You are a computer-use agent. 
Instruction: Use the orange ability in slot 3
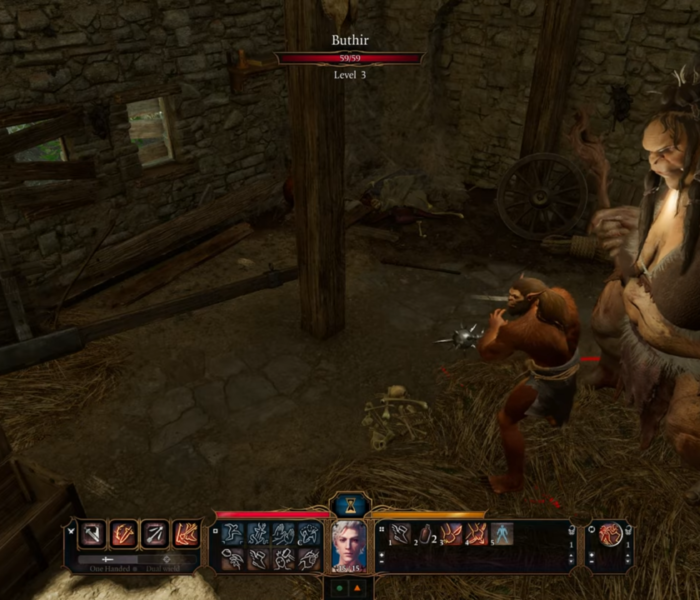[x=451, y=534]
